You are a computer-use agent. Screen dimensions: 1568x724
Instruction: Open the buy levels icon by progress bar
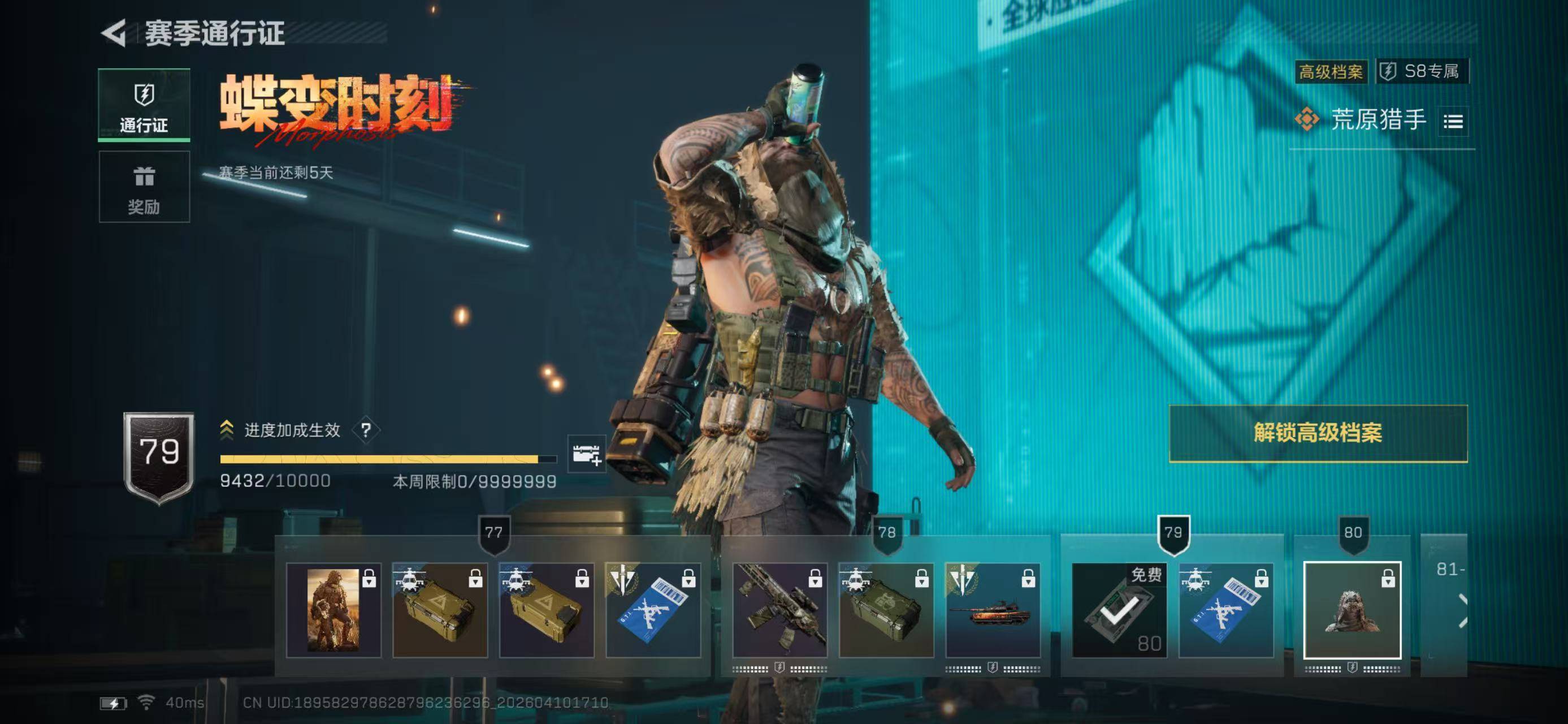[x=586, y=454]
